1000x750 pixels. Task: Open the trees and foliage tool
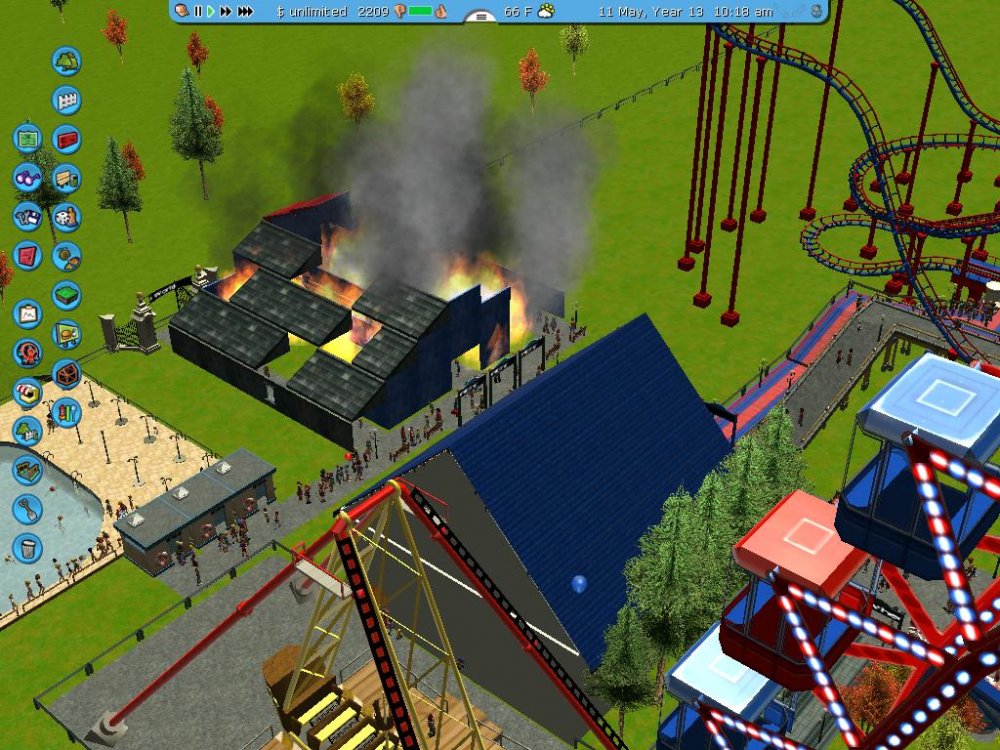pos(66,61)
